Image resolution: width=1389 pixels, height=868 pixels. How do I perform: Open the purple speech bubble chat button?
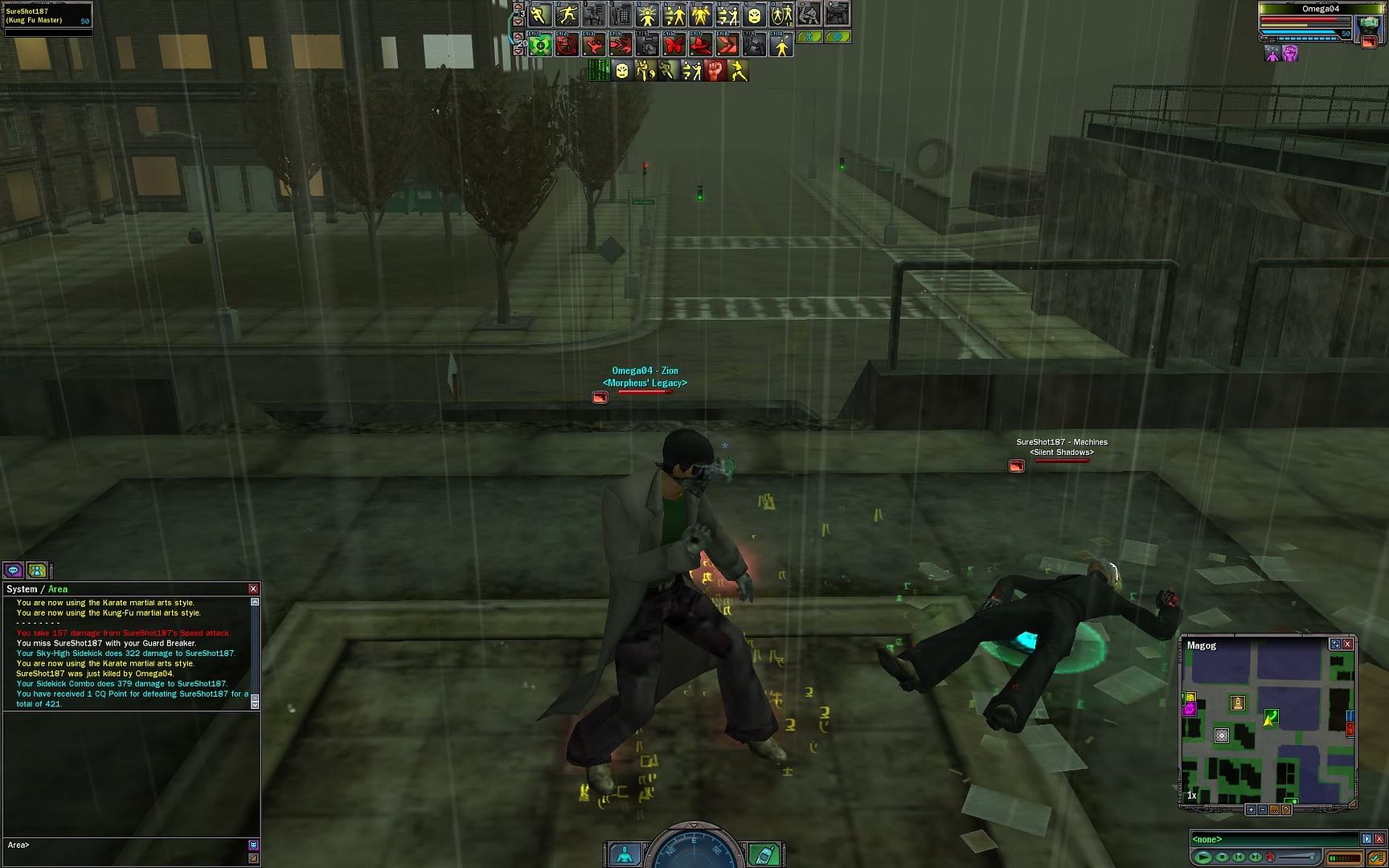13,570
